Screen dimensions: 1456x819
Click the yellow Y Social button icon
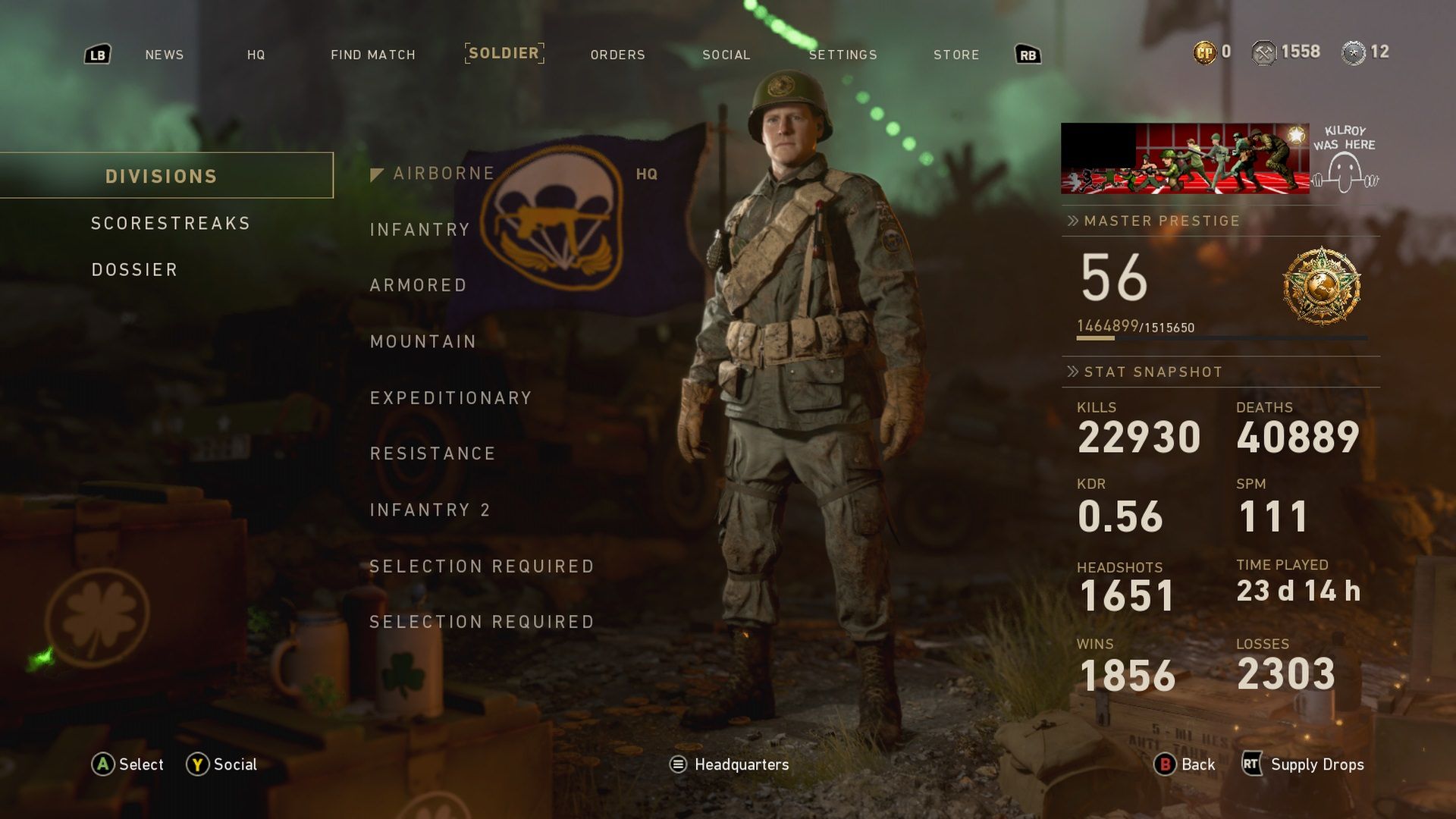click(197, 764)
